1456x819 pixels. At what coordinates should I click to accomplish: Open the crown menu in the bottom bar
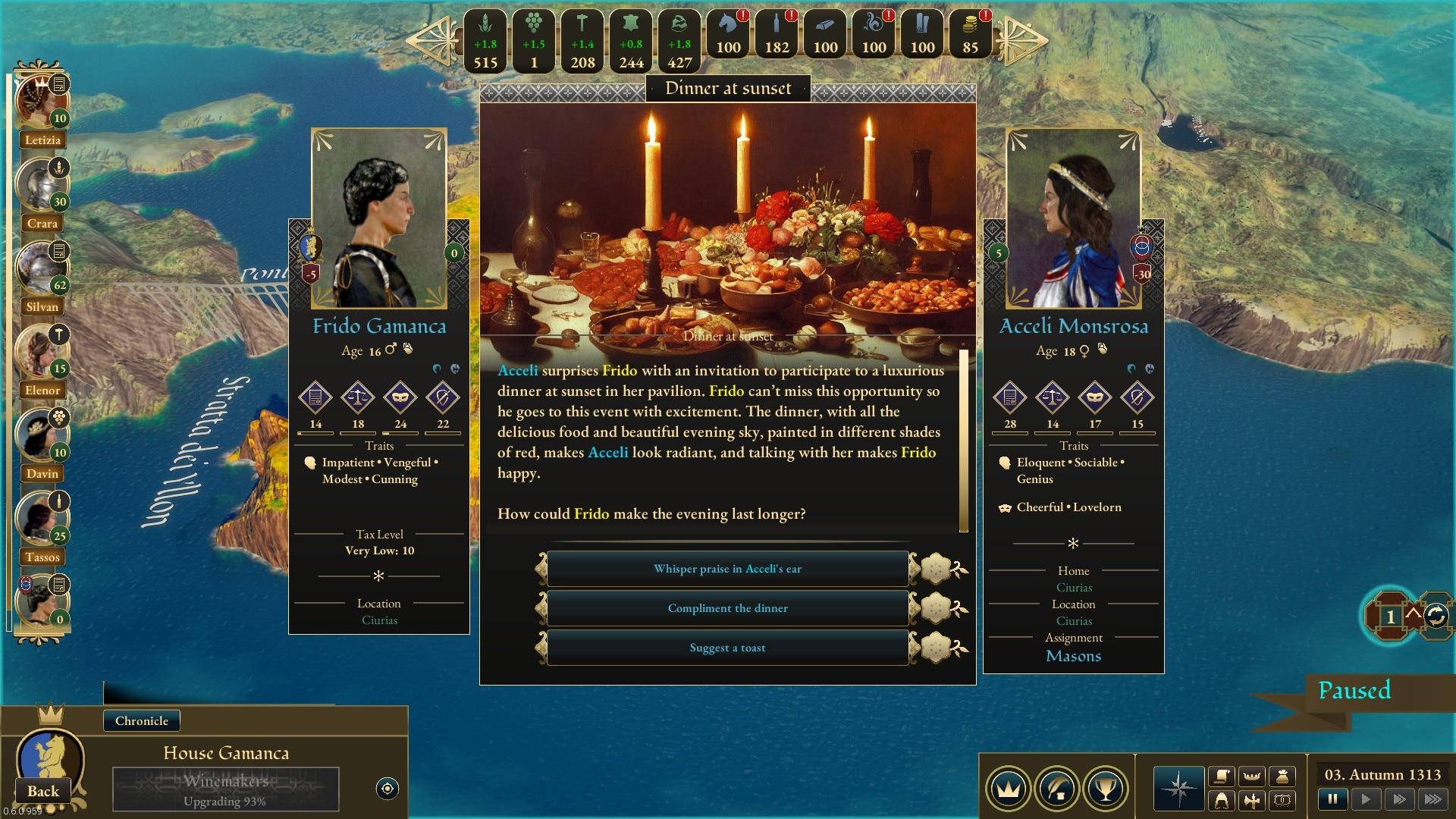pos(1008,789)
